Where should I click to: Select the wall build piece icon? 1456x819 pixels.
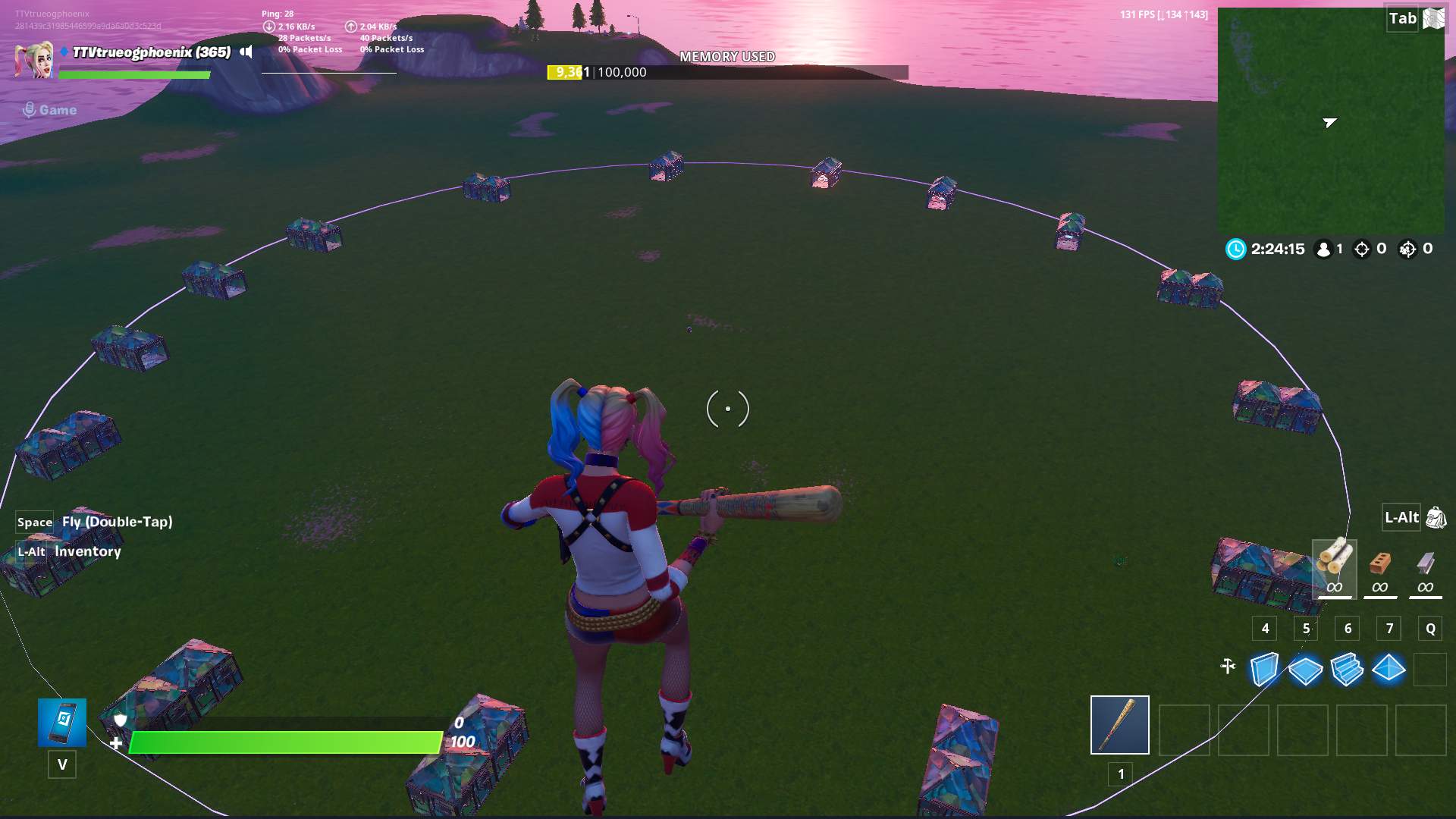point(1263,669)
